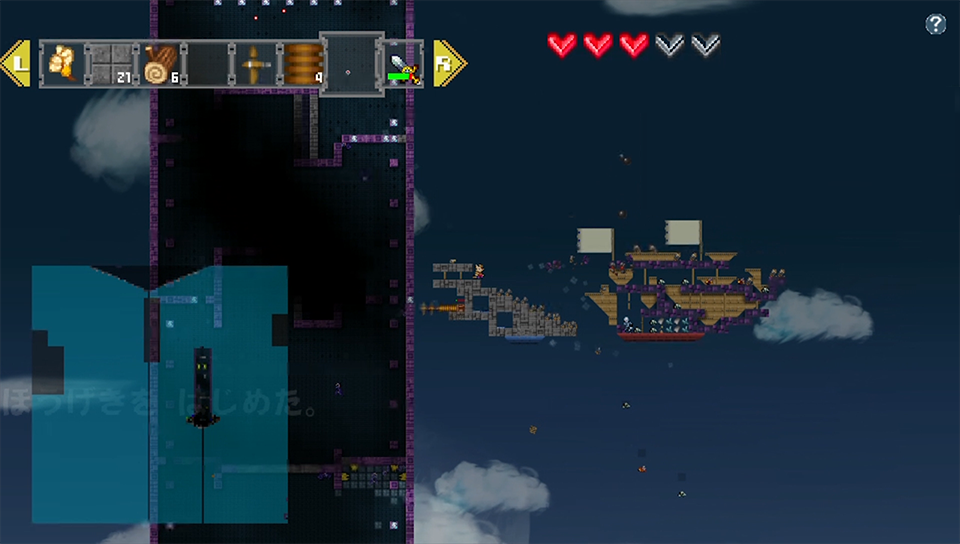Choose the wood log slot
960x544 pixels.
(x=159, y=64)
